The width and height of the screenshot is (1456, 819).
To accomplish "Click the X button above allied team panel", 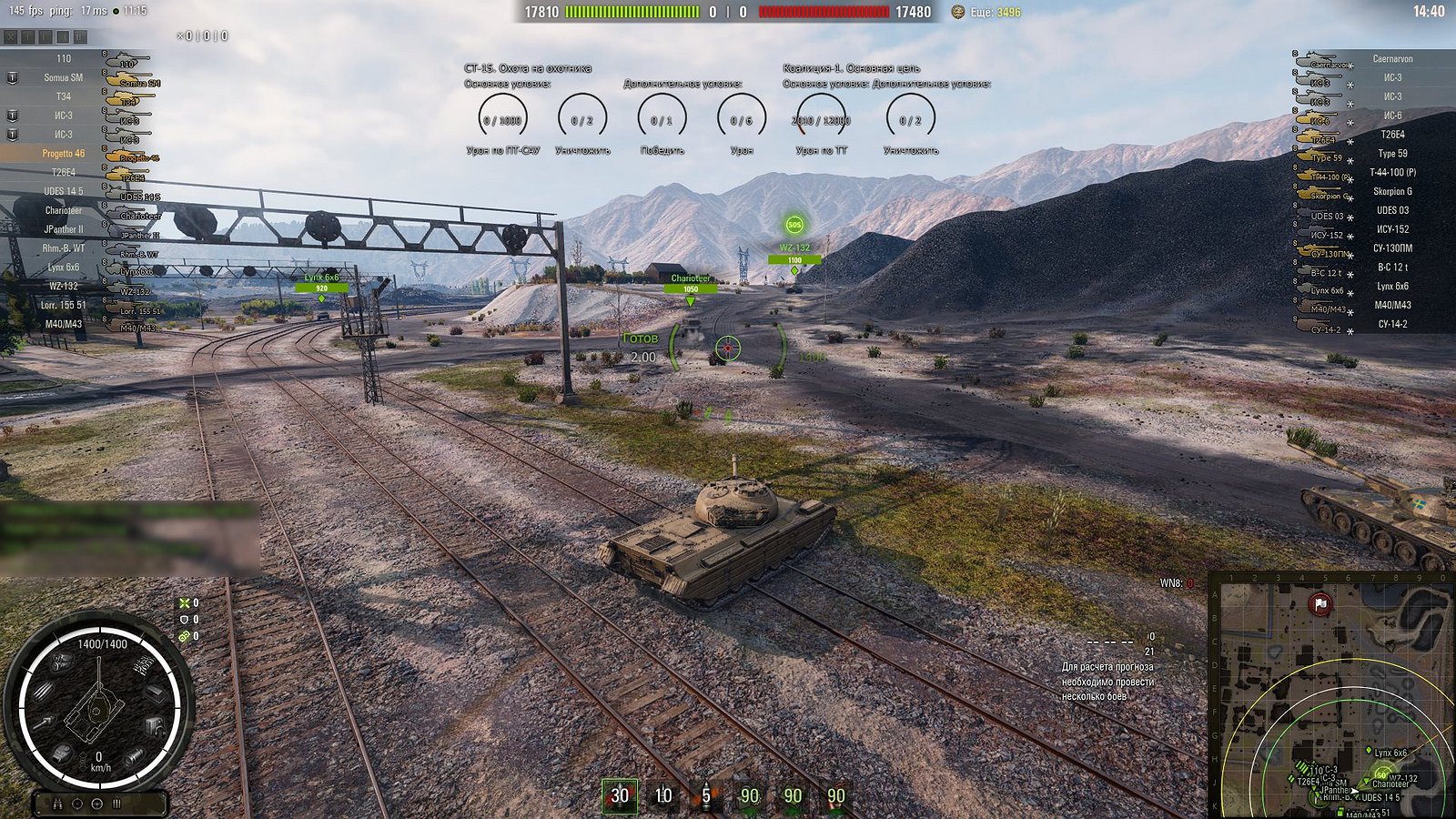I will [10, 37].
